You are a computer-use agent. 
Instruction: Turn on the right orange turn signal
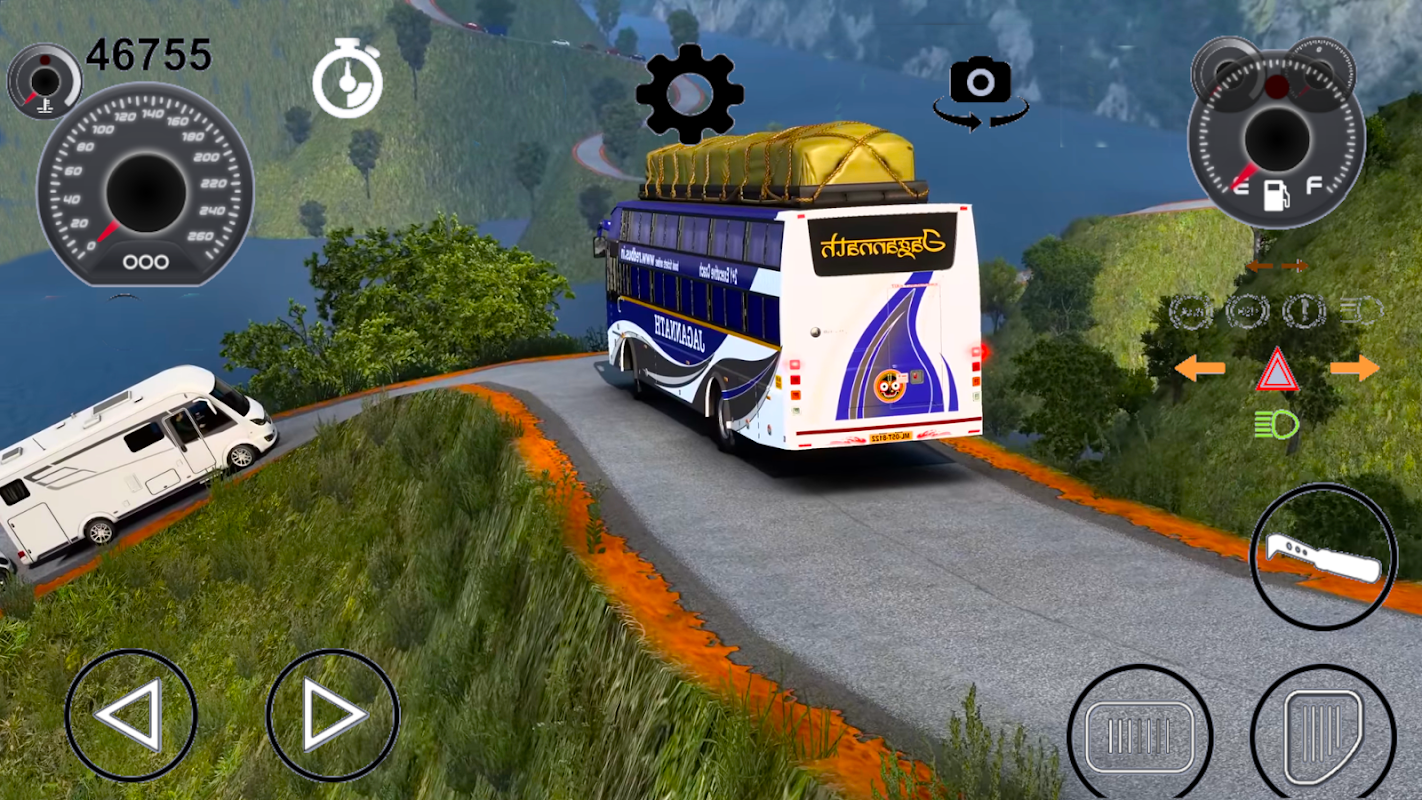click(1354, 368)
